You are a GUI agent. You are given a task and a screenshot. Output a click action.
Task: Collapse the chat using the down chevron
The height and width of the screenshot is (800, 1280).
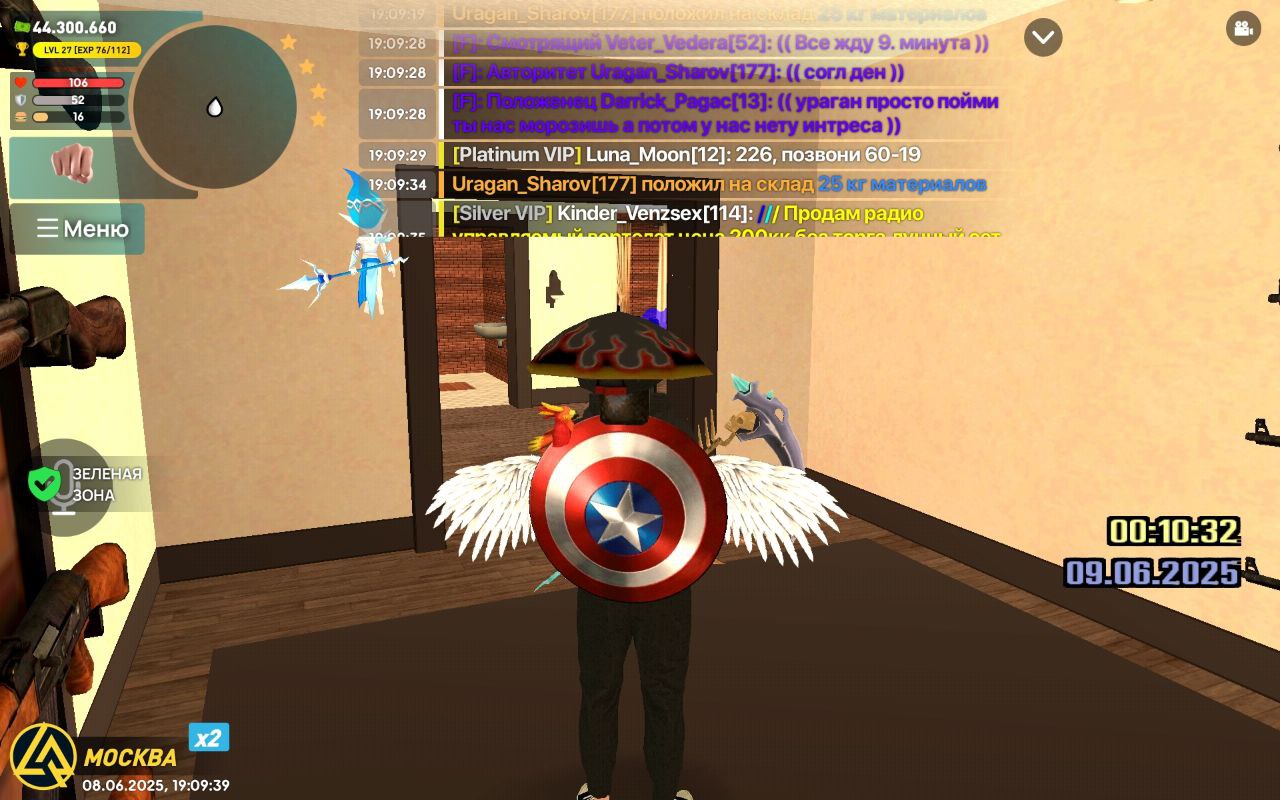(x=1042, y=38)
